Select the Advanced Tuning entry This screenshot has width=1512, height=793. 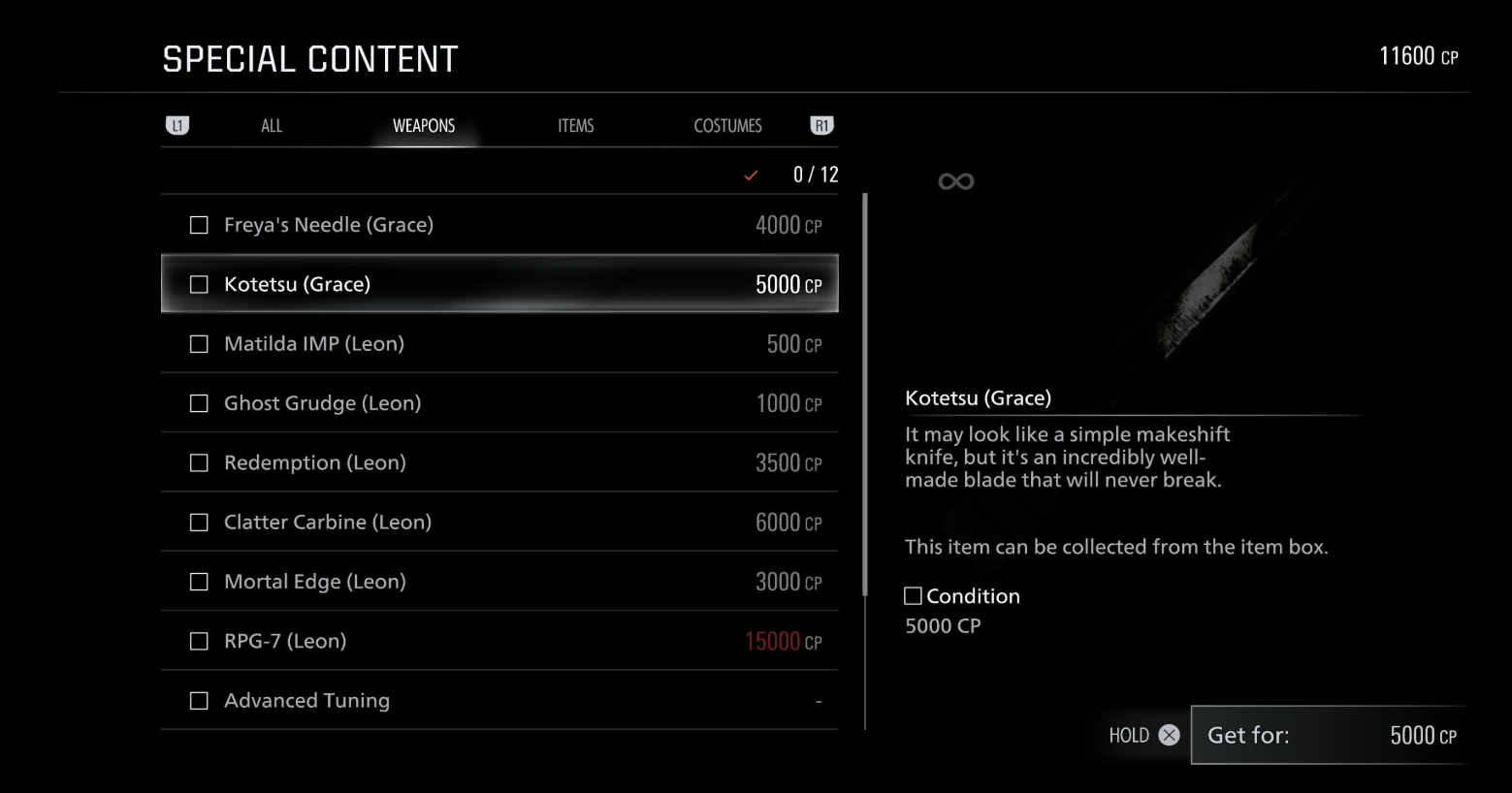click(x=499, y=701)
